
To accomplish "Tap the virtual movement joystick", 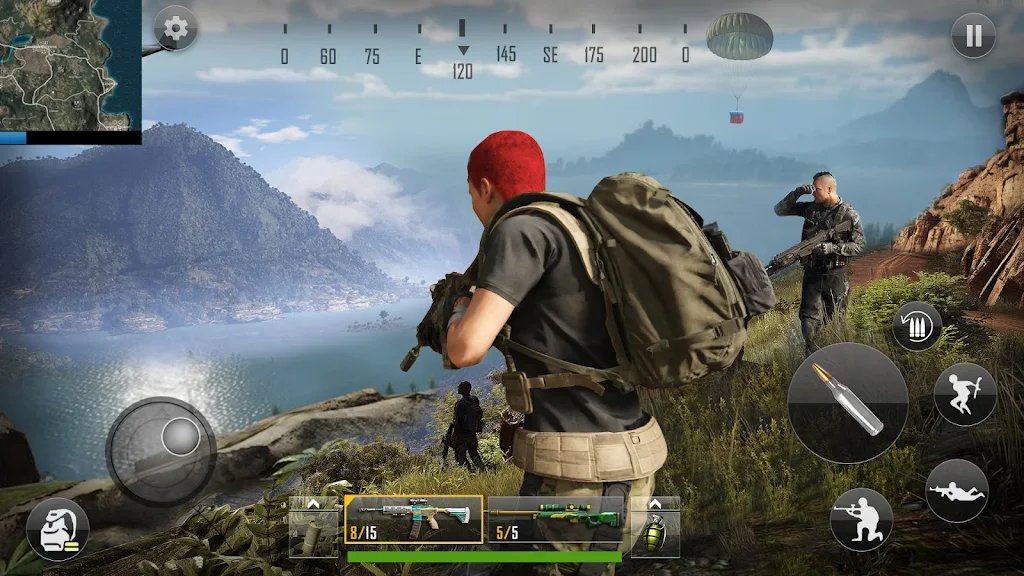I will [x=161, y=451].
